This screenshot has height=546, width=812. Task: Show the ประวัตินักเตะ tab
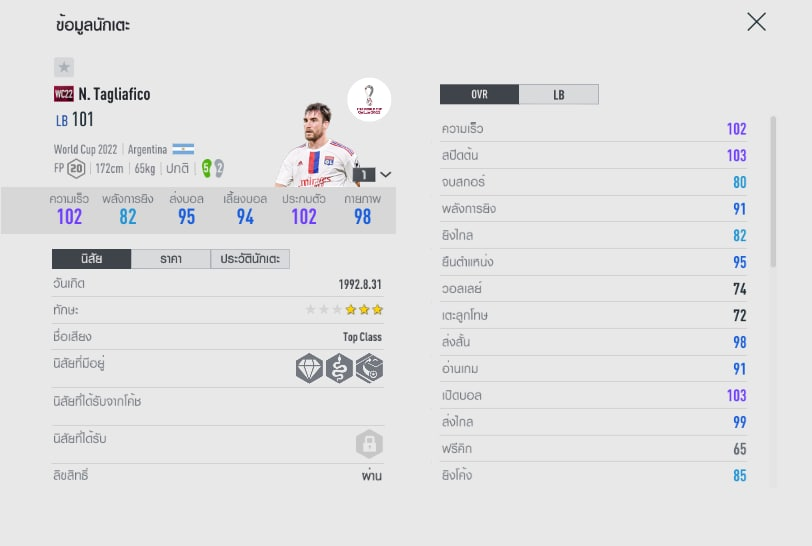click(x=250, y=259)
